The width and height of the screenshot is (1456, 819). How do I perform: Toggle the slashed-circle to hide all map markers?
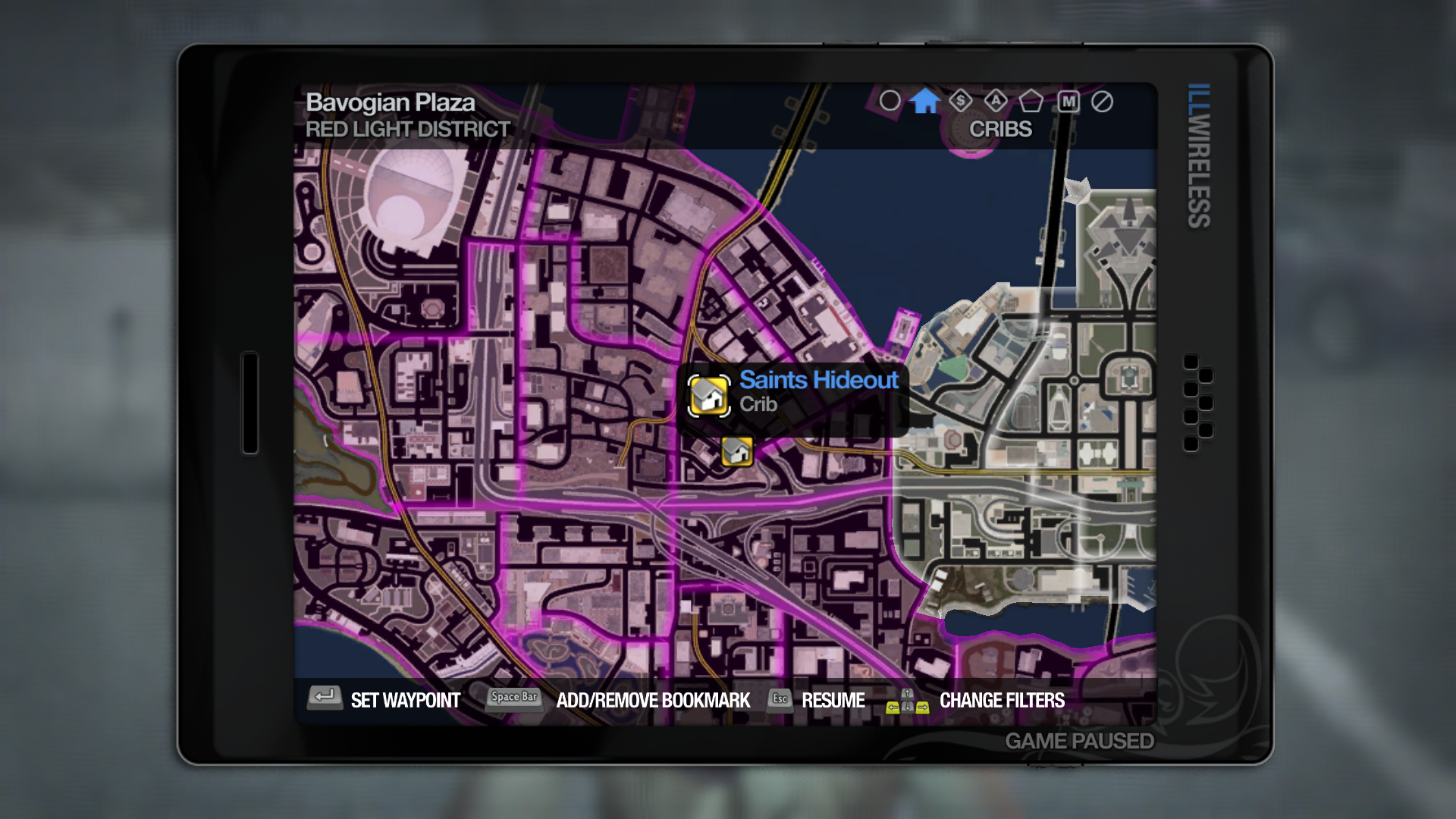(1103, 101)
